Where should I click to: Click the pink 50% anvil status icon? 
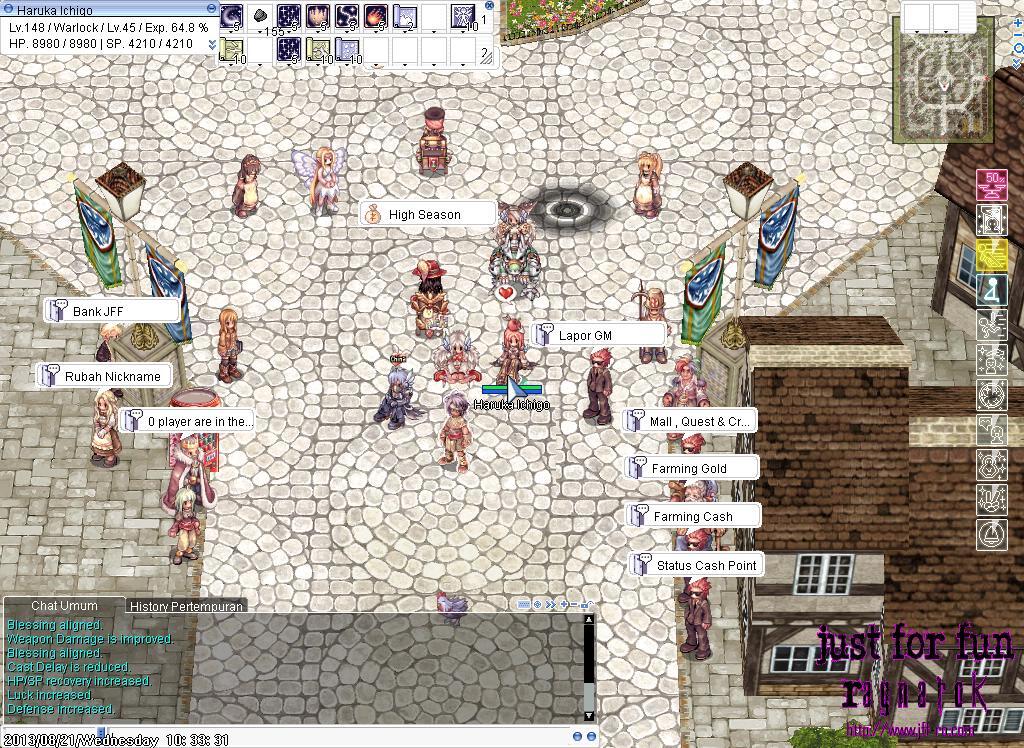click(991, 184)
